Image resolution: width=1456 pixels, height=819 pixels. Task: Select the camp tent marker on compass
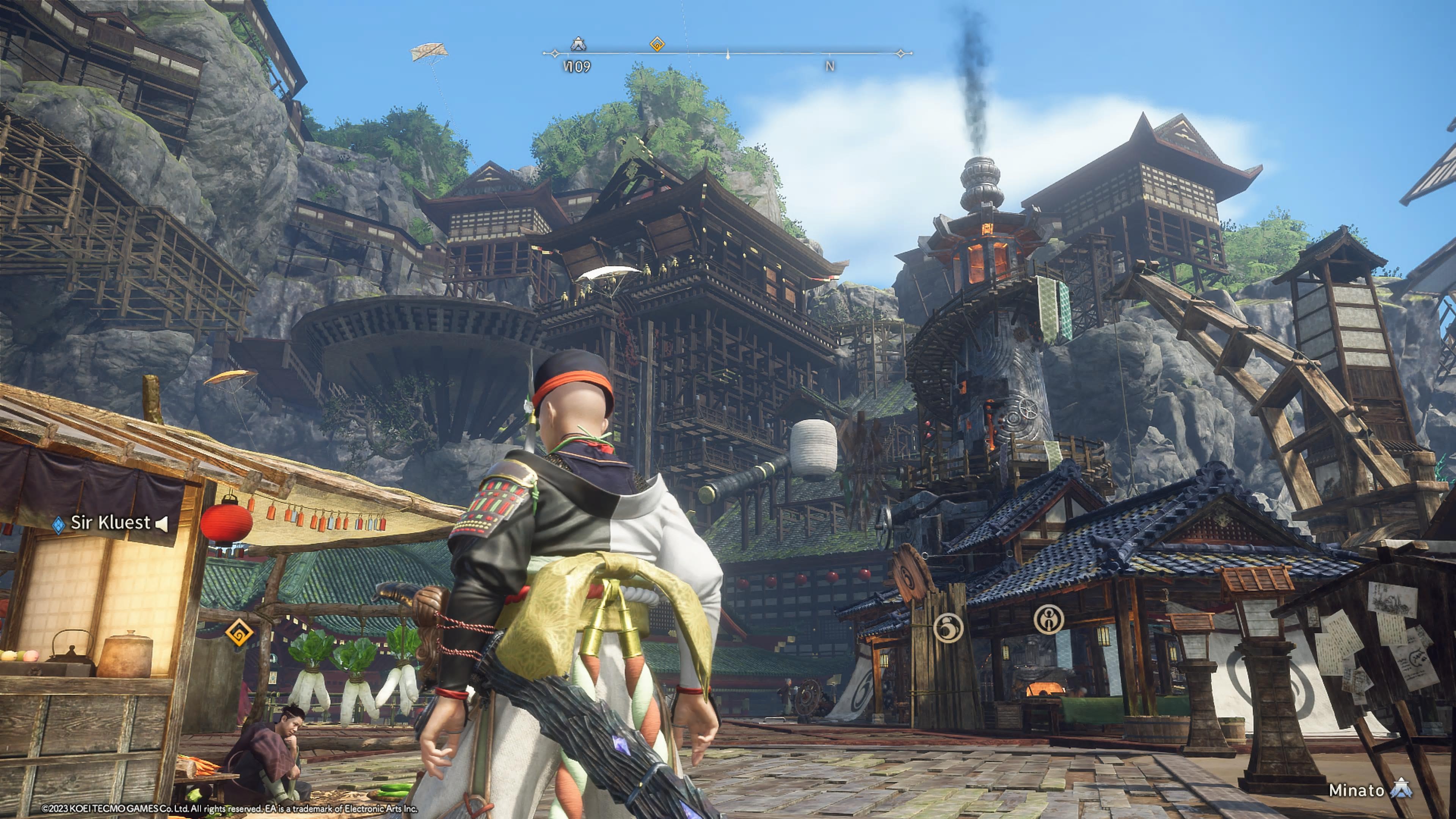577,44
